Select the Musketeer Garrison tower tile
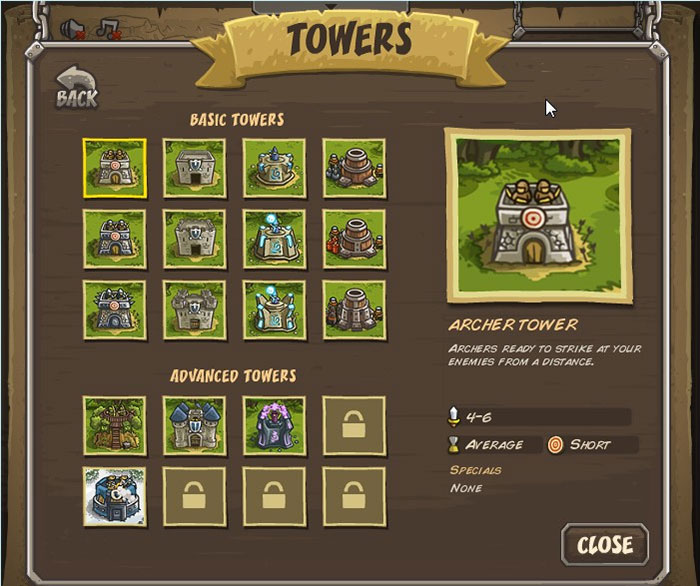Screen dimensions: 700x586 click(x=114, y=495)
